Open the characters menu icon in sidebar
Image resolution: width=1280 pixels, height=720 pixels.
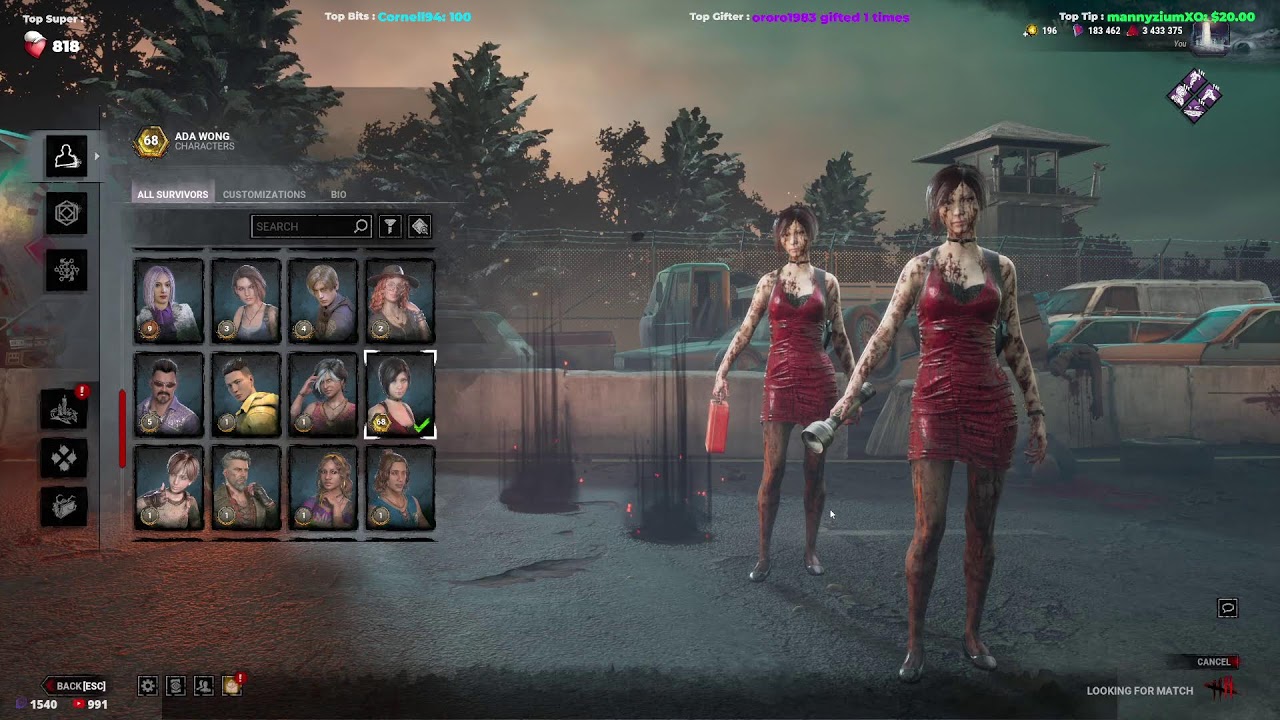point(66,156)
